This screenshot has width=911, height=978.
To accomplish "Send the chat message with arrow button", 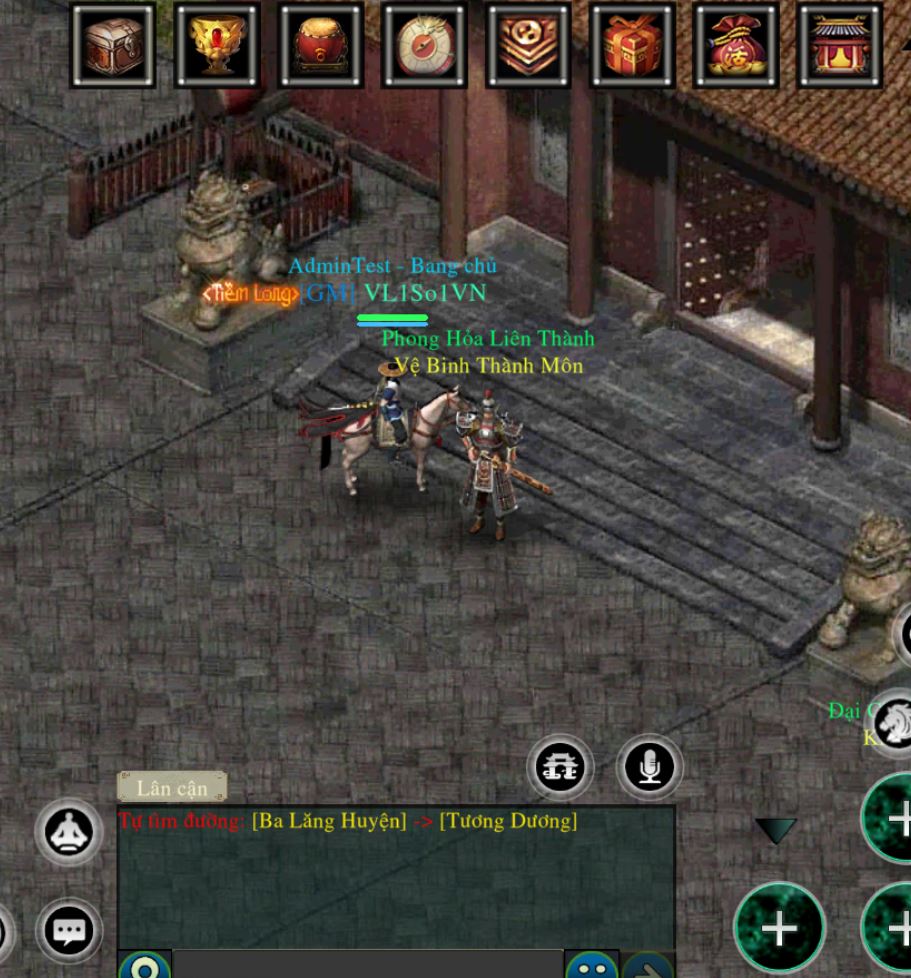I will coord(647,967).
